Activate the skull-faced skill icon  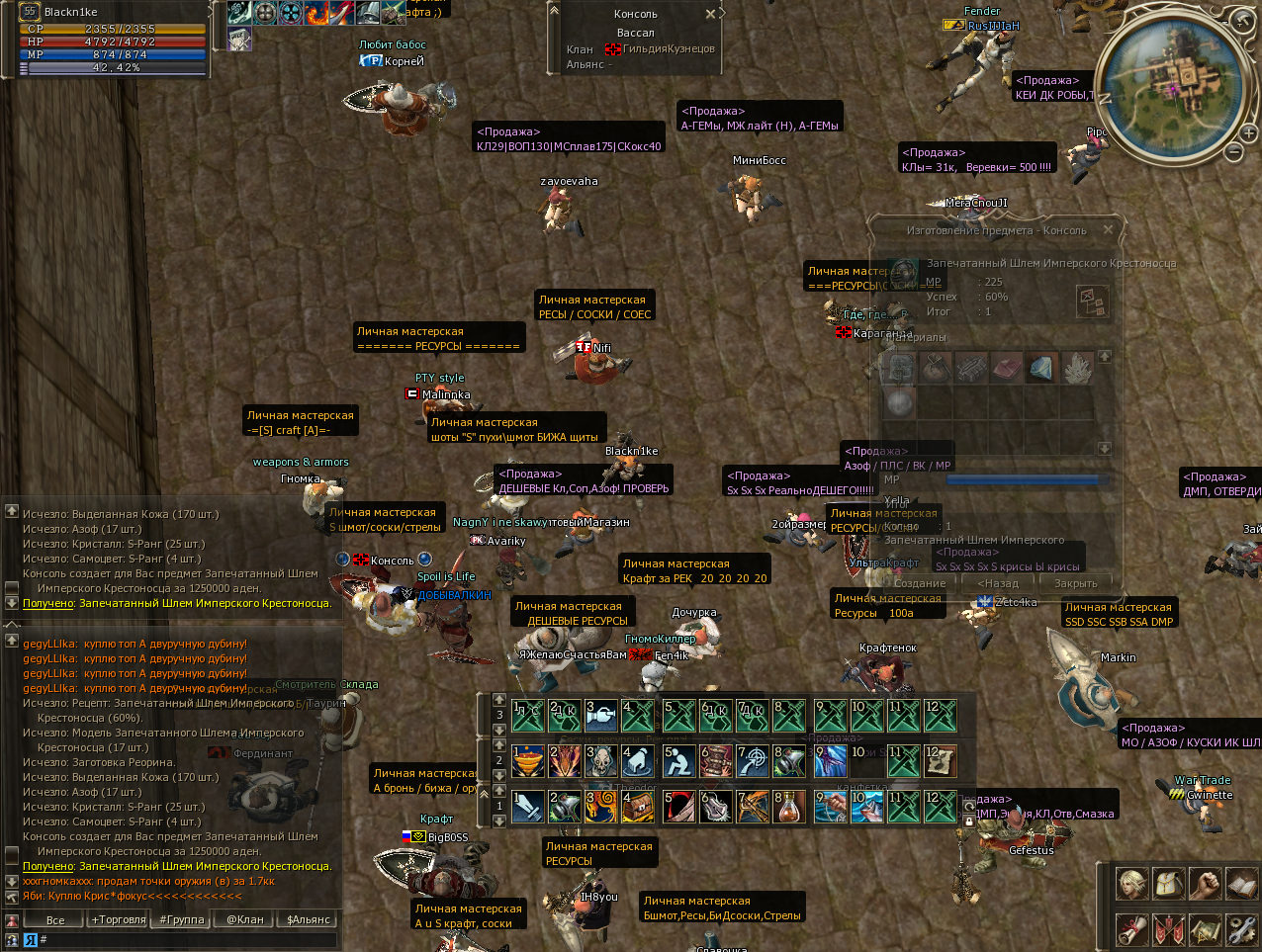point(599,761)
